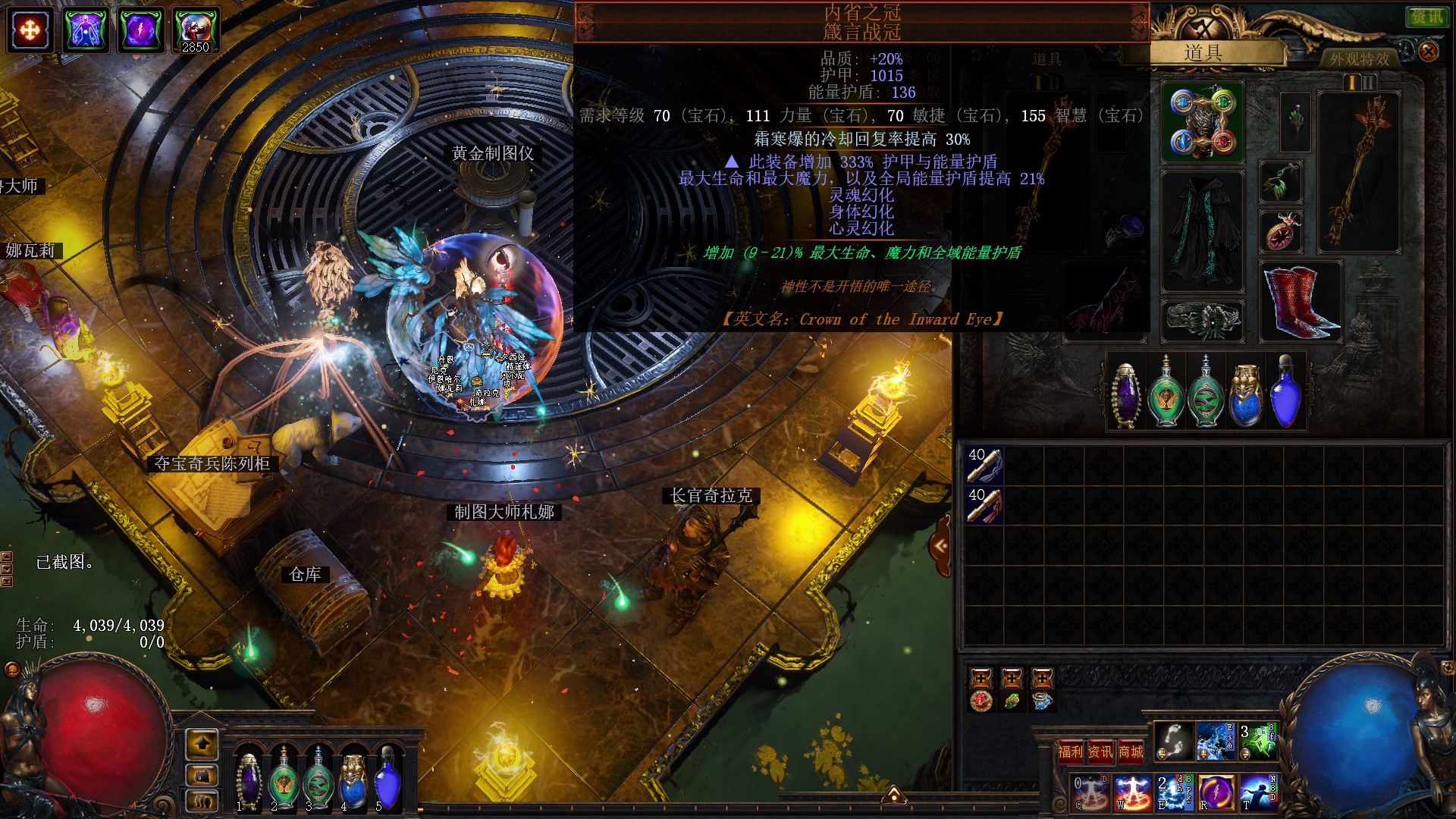Image resolution: width=1456 pixels, height=819 pixels.
Task: Select the equipped black robe body armour
Action: point(1203,231)
